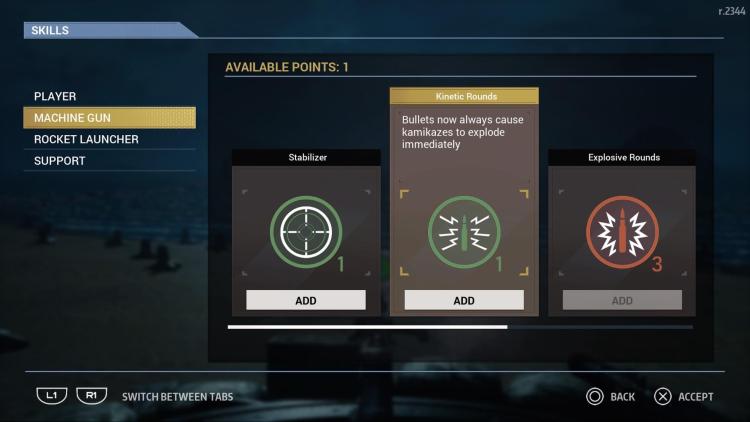This screenshot has width=750, height=422.
Task: Choose the Kinetic Rounds bullet icon
Action: (464, 232)
